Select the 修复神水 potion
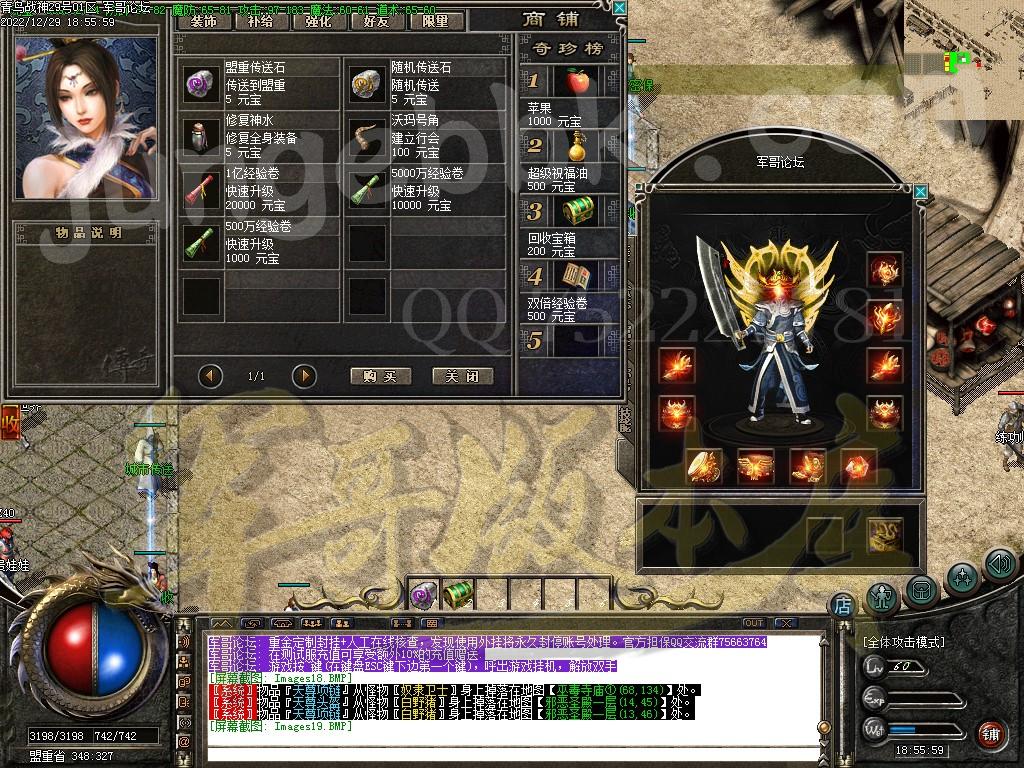Viewport: 1024px width, 768px height. [201, 136]
